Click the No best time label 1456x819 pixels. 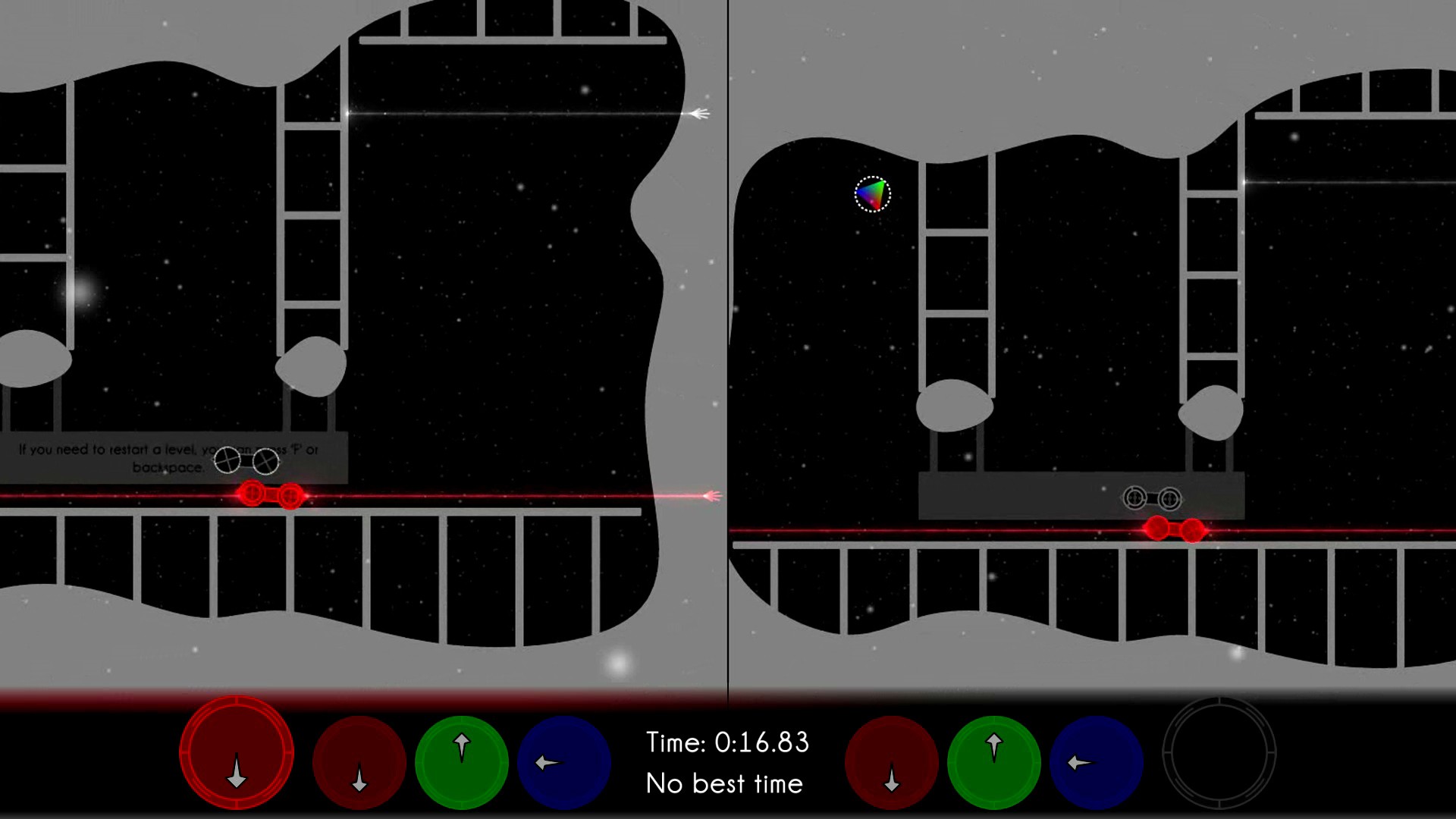724,785
